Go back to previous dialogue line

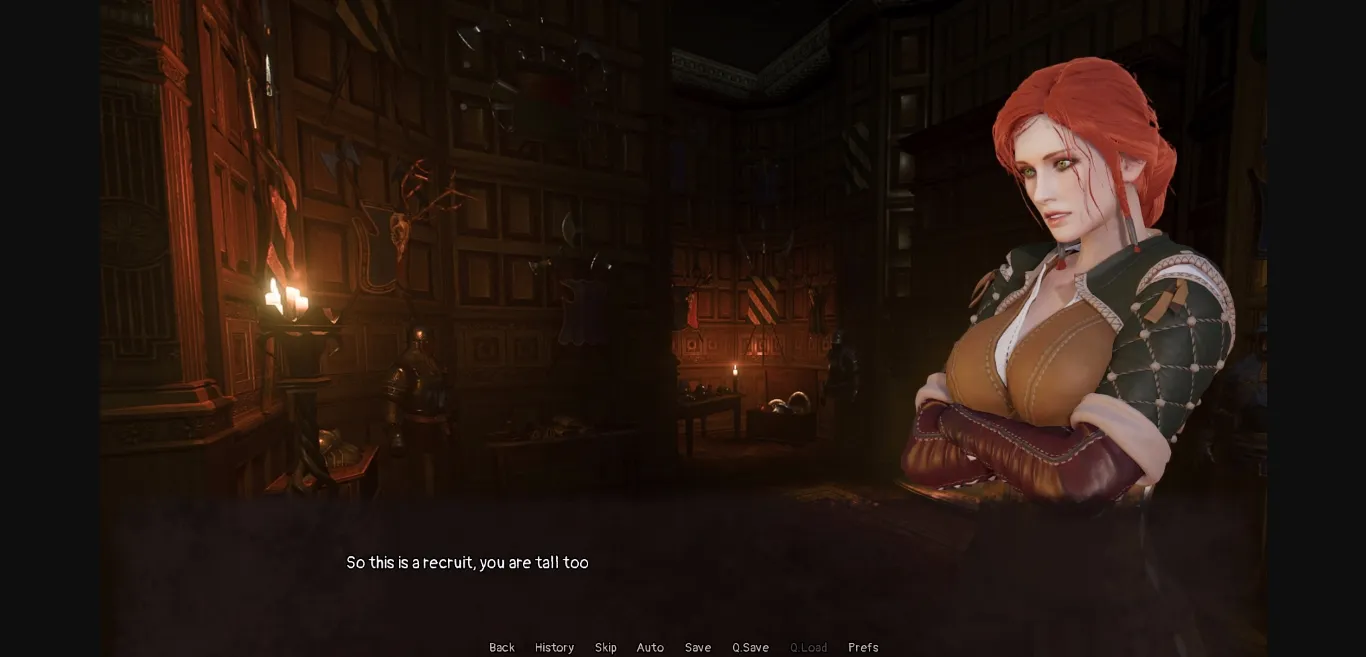pos(502,647)
